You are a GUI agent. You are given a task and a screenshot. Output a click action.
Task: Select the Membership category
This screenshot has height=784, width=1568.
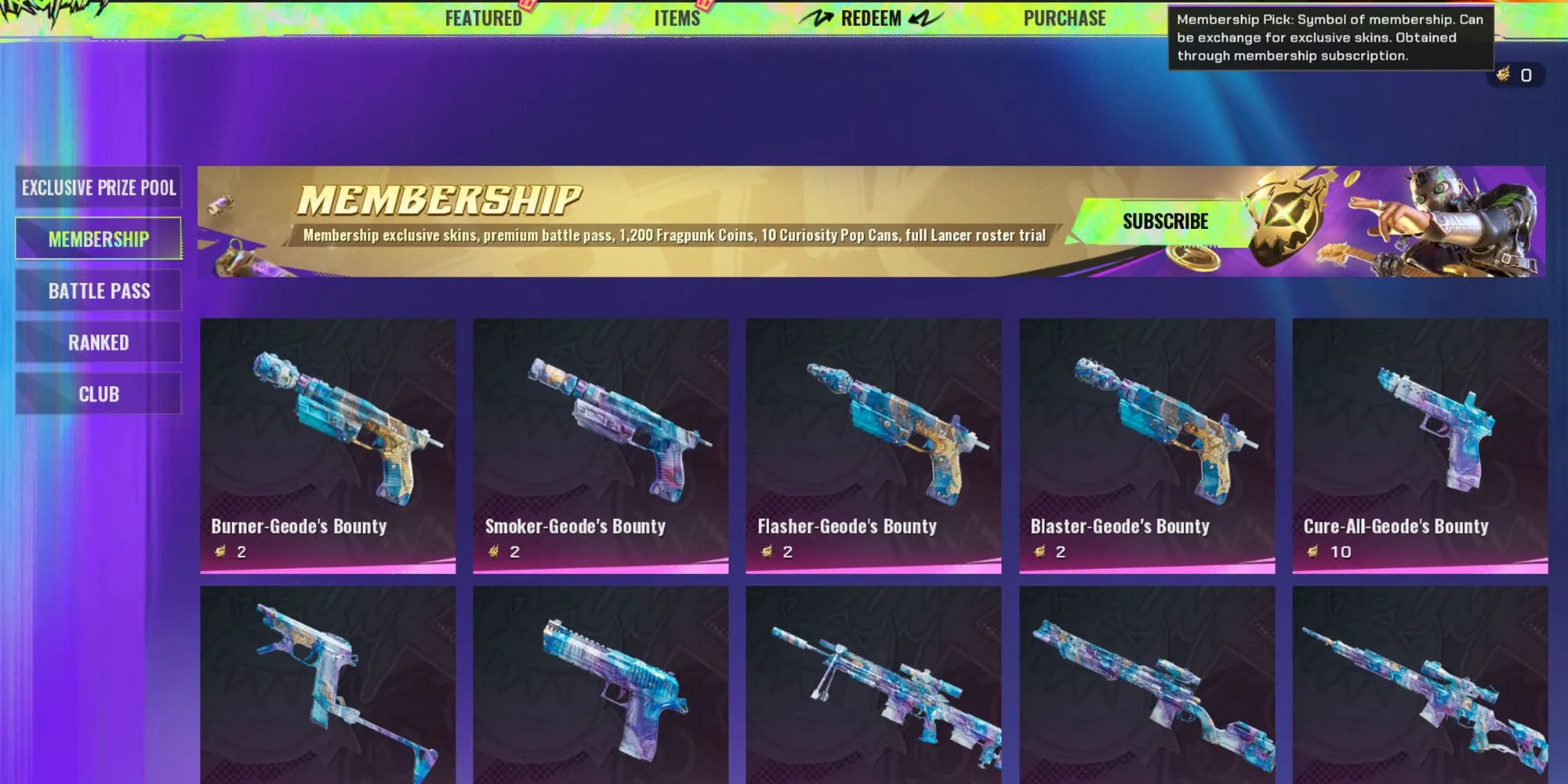tap(99, 239)
